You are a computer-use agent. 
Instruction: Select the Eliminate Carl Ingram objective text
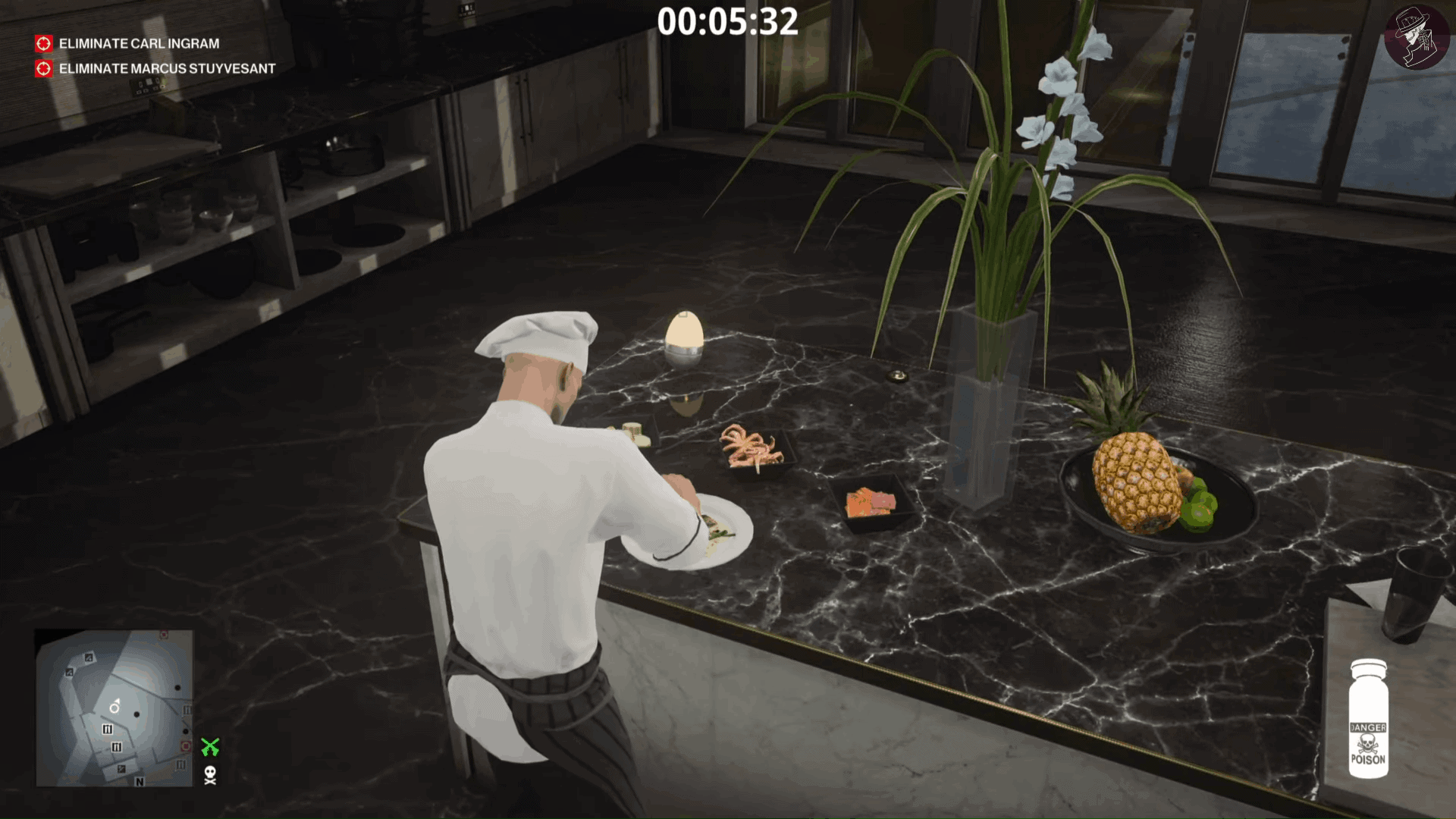140,44
